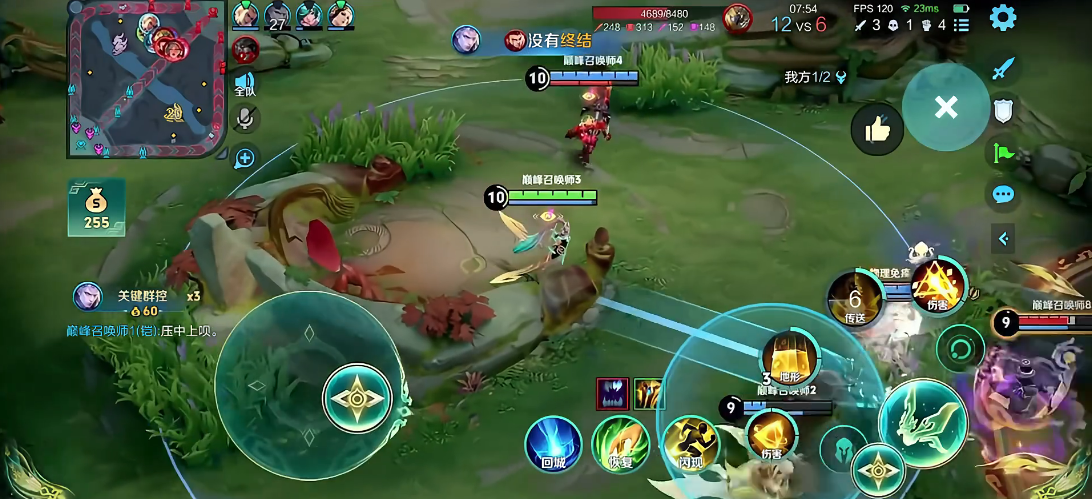
Task: Cancel the skill with the X button
Action: pyautogui.click(x=945, y=107)
